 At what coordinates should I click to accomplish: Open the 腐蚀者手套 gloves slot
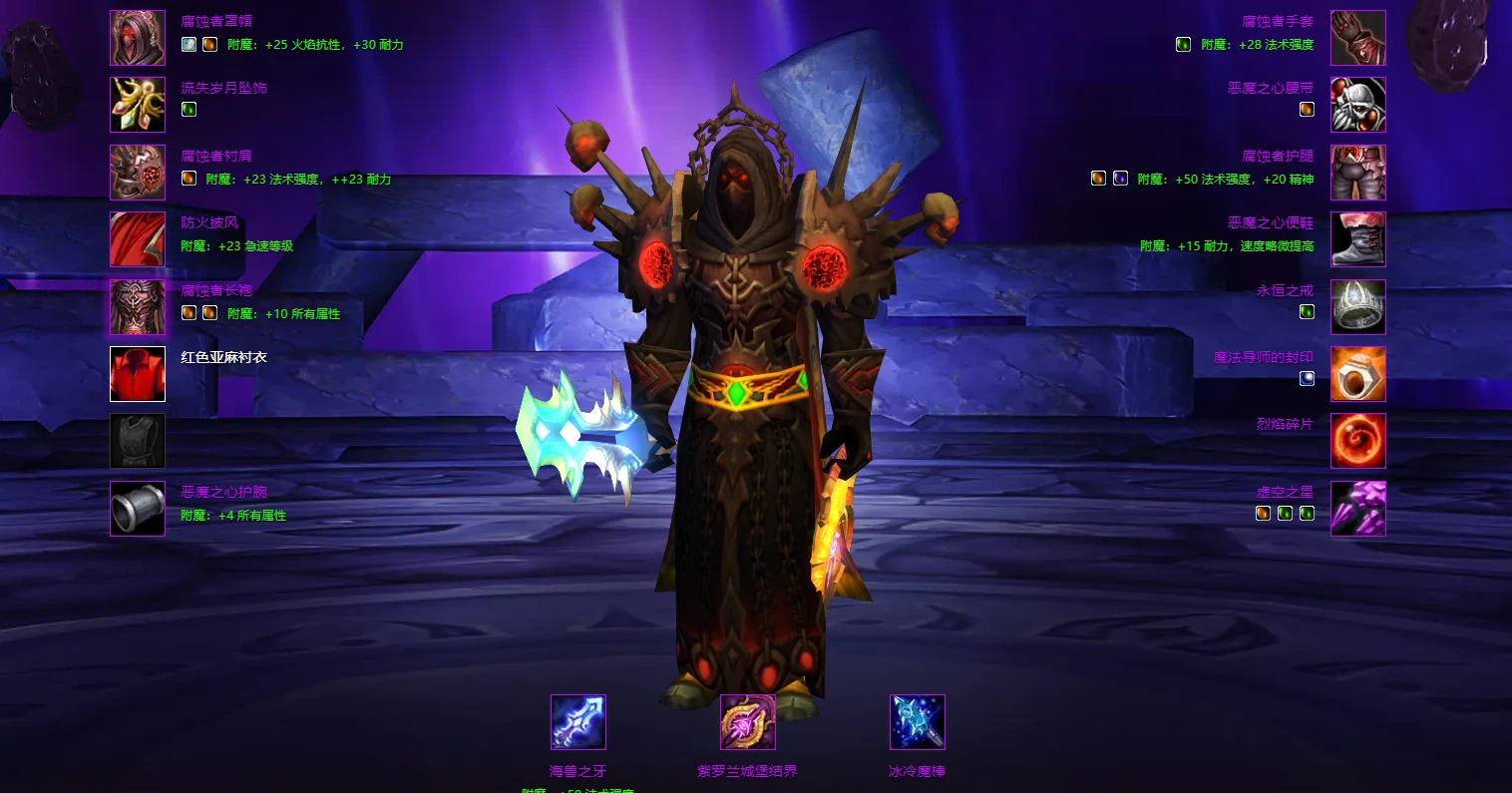click(x=1357, y=38)
